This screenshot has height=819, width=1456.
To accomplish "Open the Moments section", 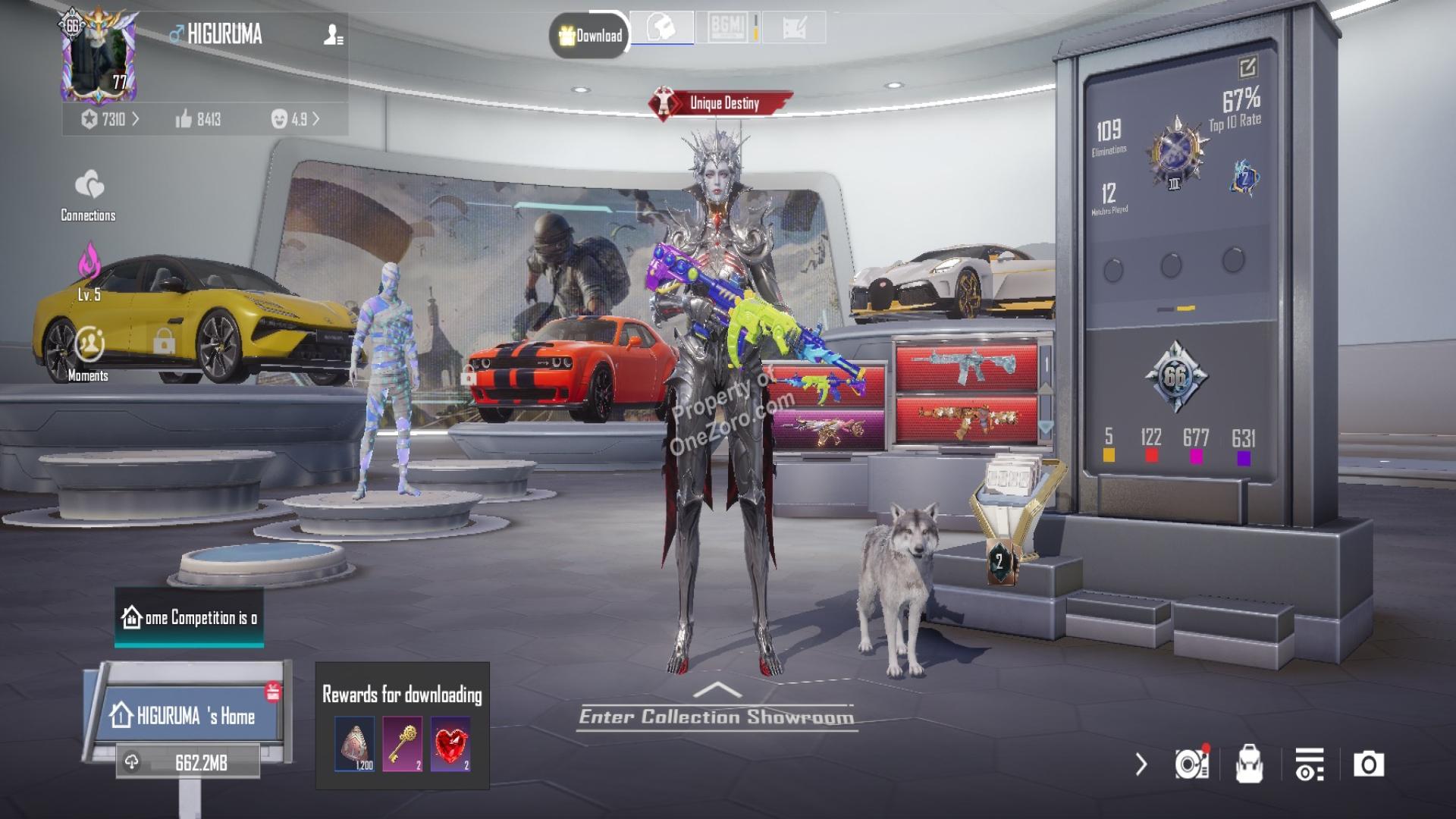I will [x=89, y=353].
